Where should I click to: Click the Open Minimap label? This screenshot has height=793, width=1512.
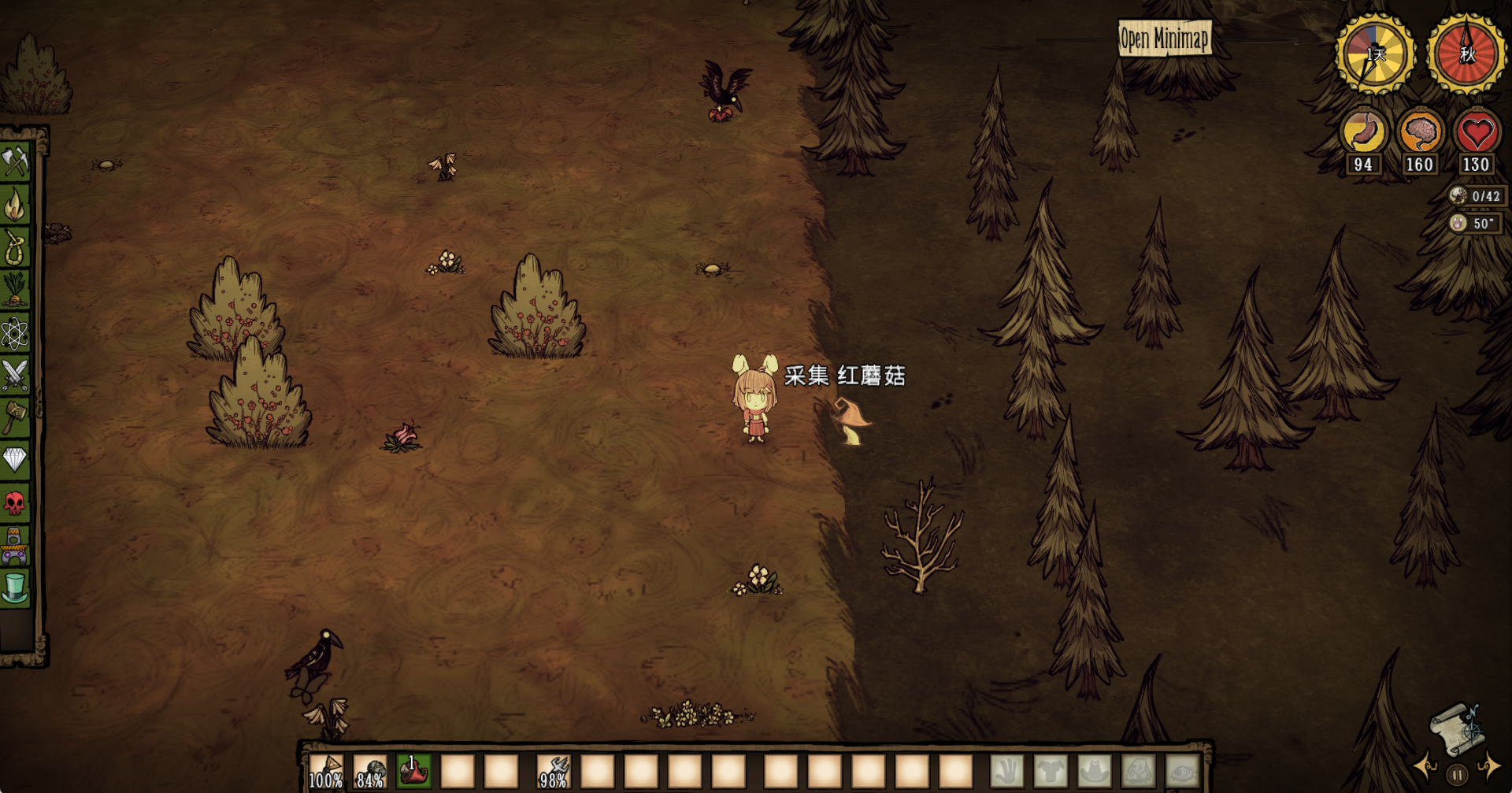click(x=1165, y=38)
